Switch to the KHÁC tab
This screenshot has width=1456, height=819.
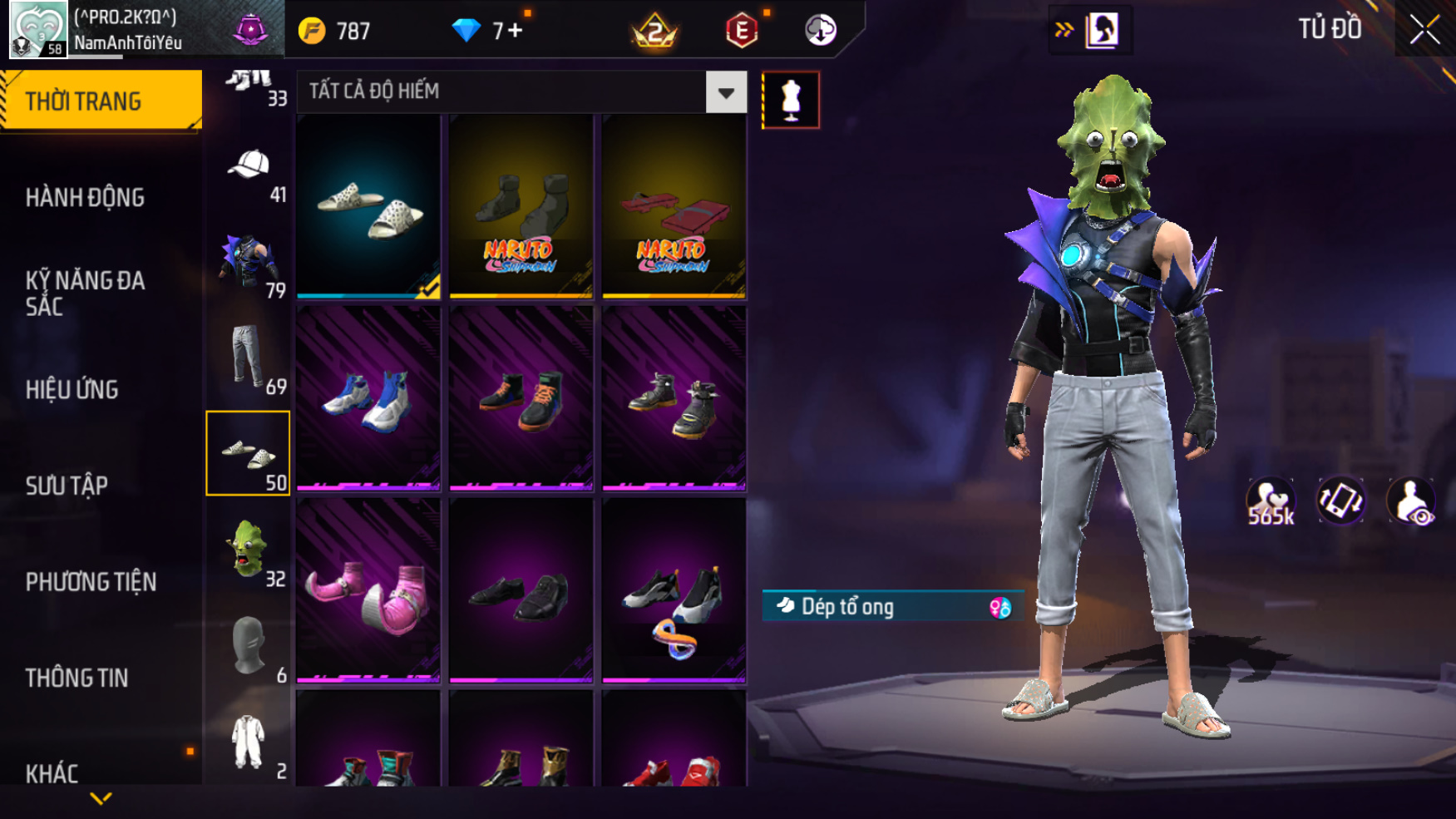point(52,773)
